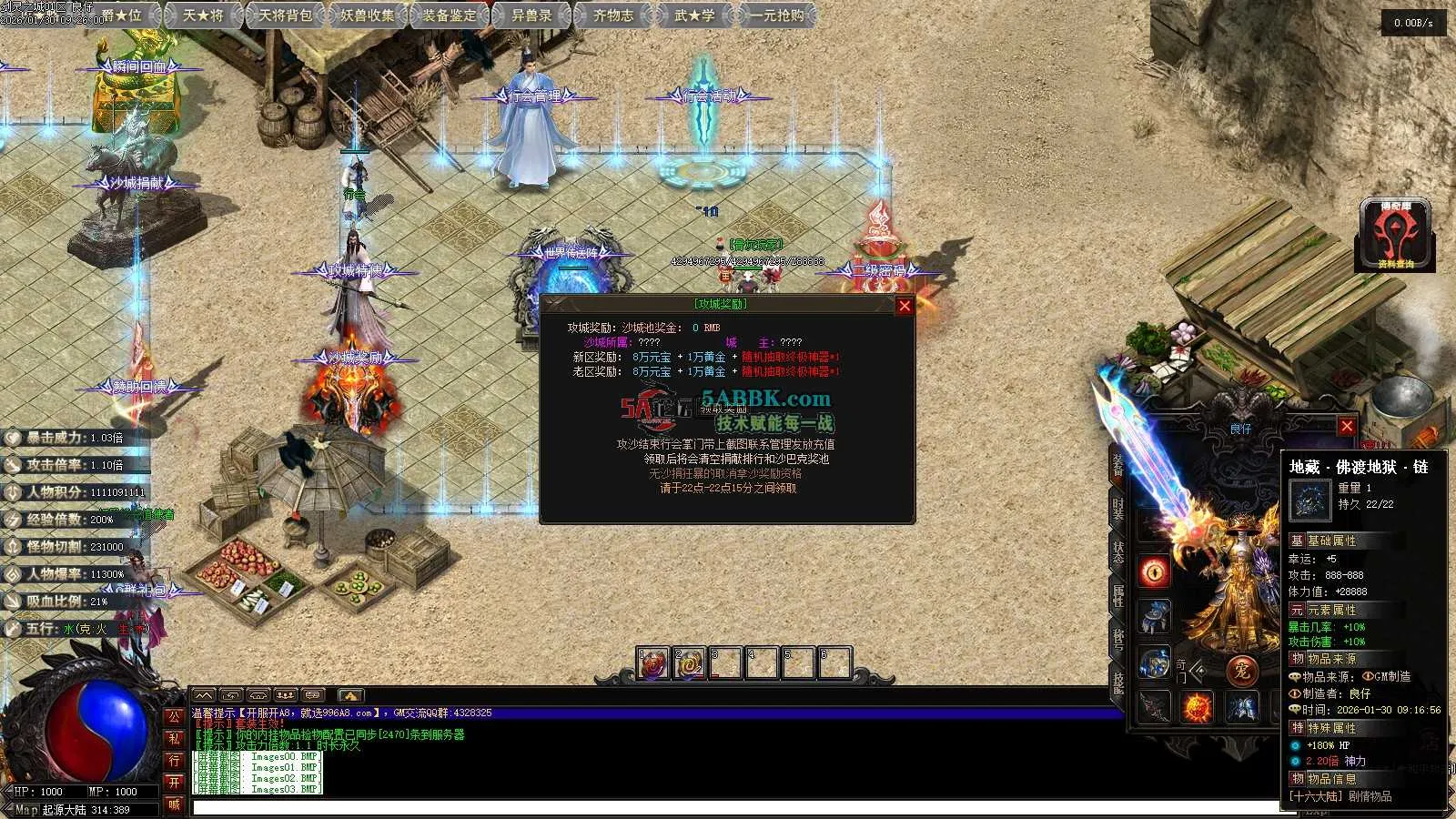Close the 攻城奖励 reward dialog
The width and height of the screenshot is (1456, 819).
(x=905, y=306)
